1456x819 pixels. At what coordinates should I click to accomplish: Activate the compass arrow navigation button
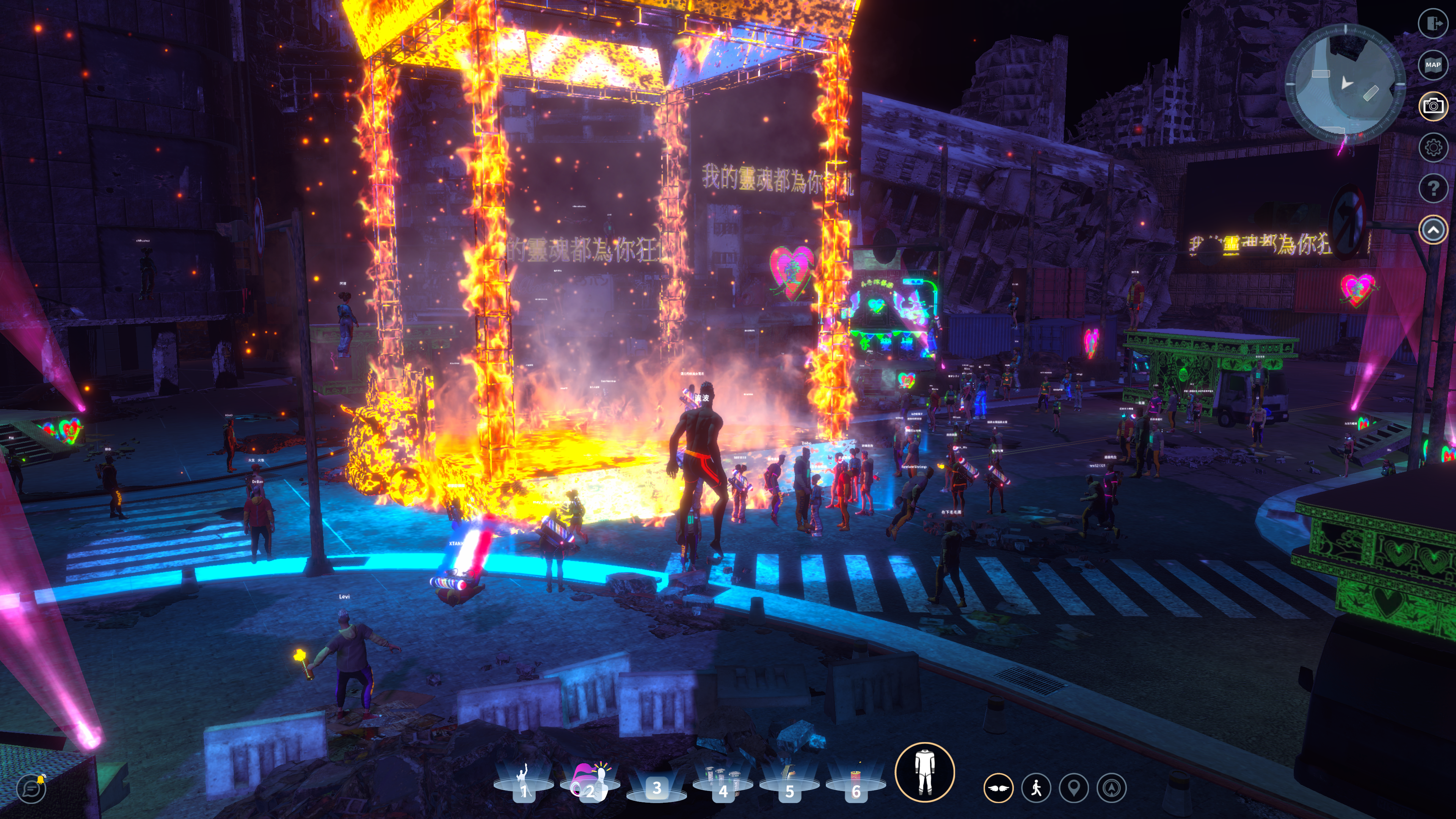click(x=1111, y=788)
